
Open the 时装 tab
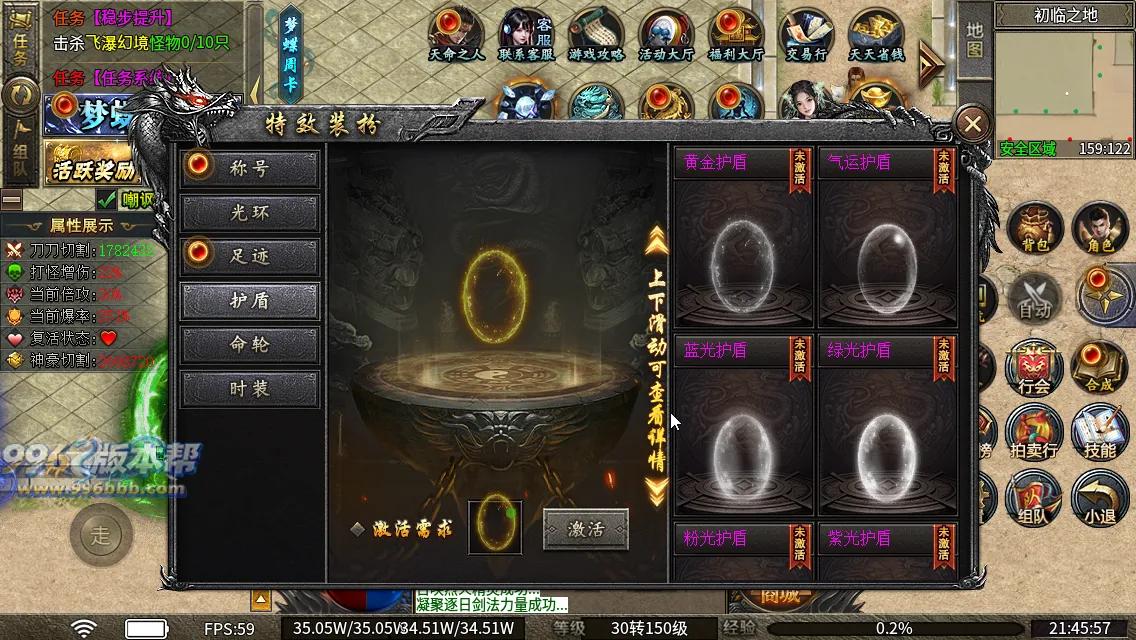(250, 388)
